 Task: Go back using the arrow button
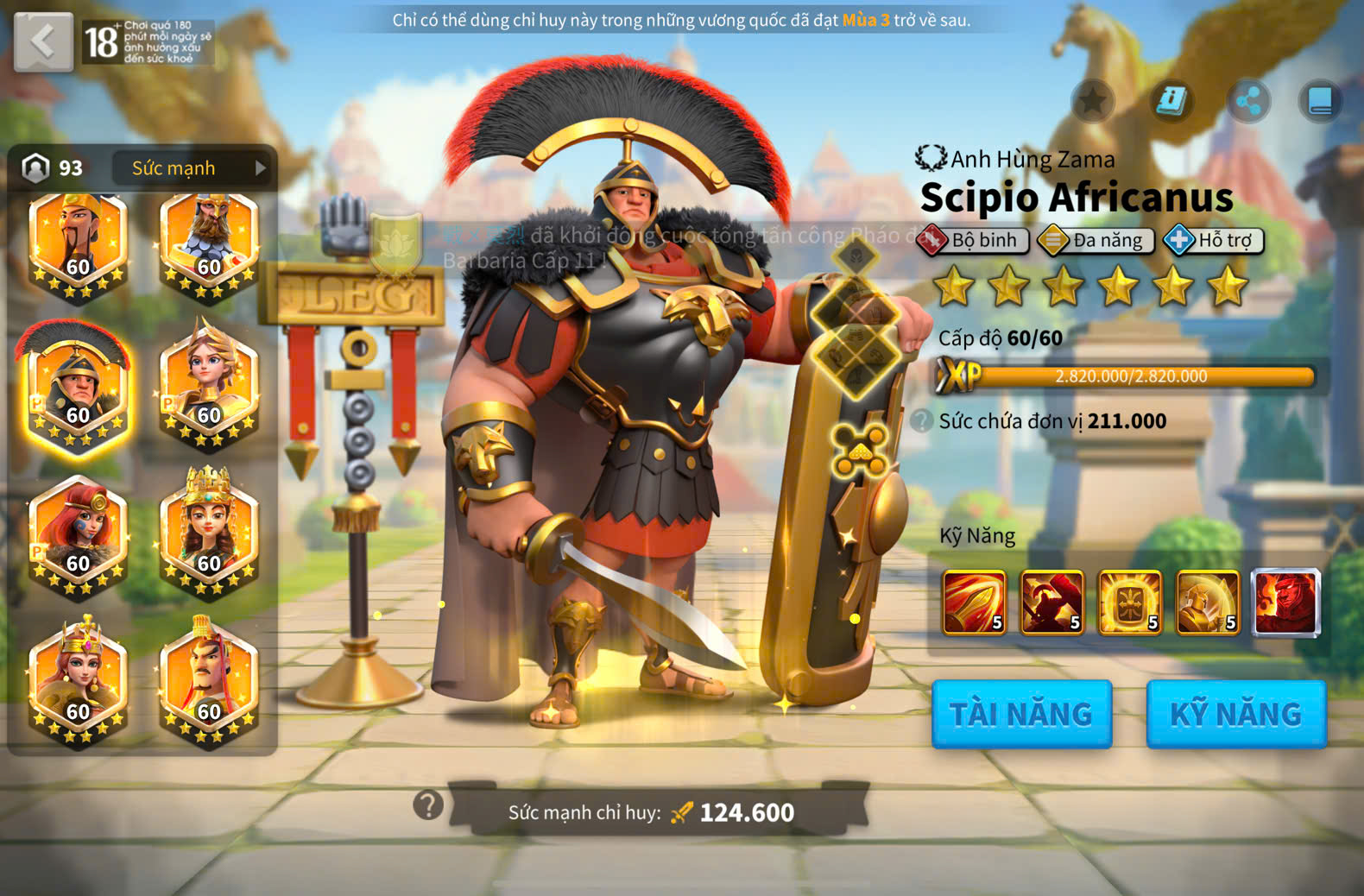point(43,41)
